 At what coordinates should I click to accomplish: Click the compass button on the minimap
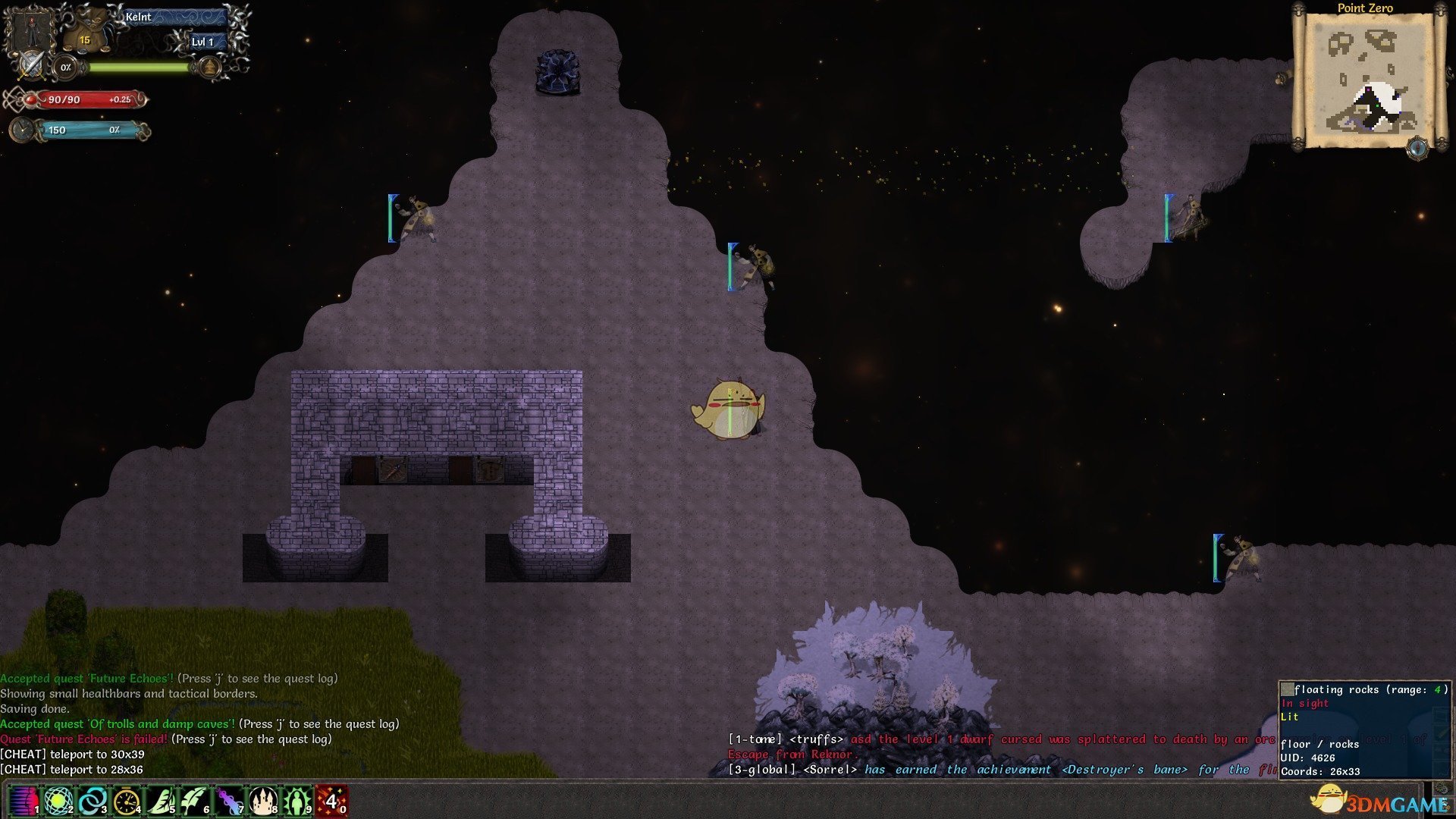[1417, 147]
